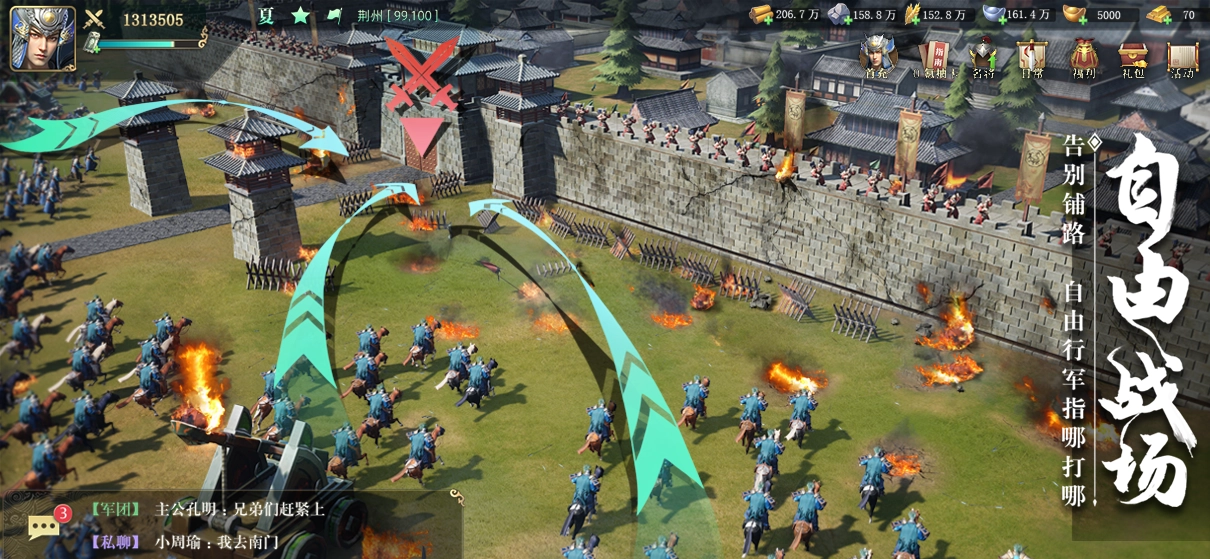Screen dimensions: 1210x559
Task: Open the 活动 events scroll
Action: [x=1182, y=57]
